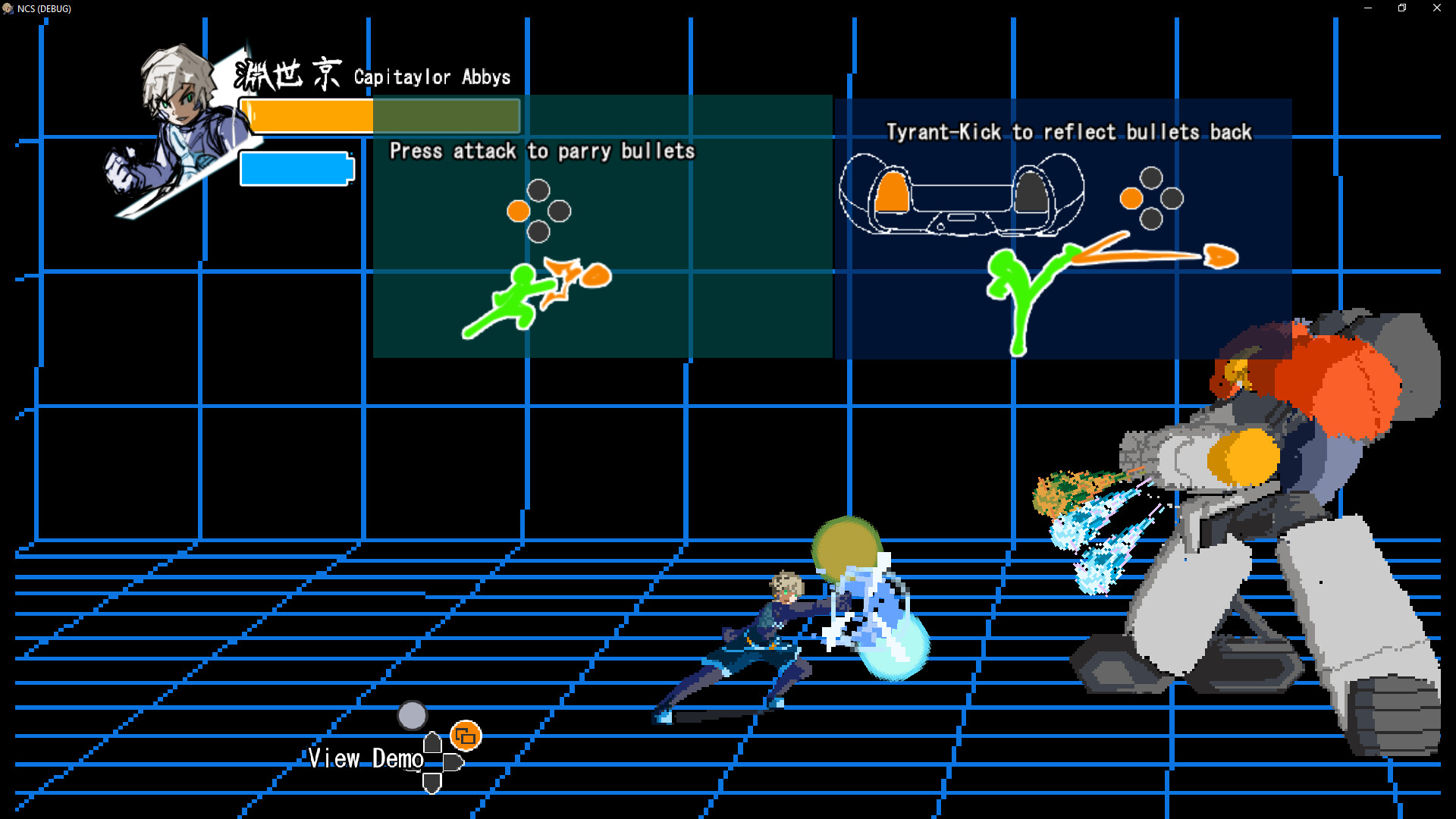1456x819 pixels.
Task: Click the orange share icon beside View Demo
Action: (x=466, y=734)
